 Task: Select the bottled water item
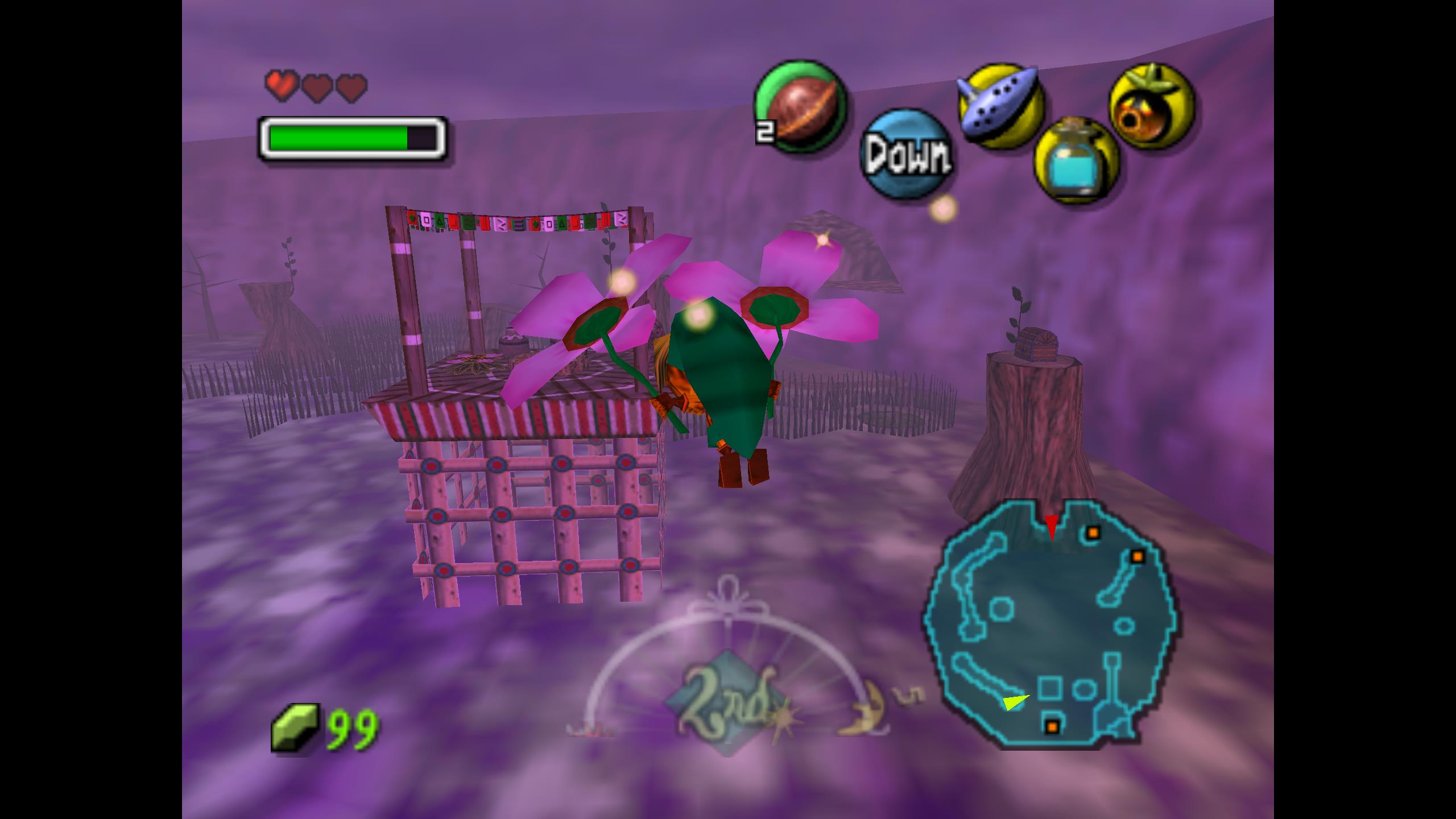pyautogui.click(x=1076, y=160)
